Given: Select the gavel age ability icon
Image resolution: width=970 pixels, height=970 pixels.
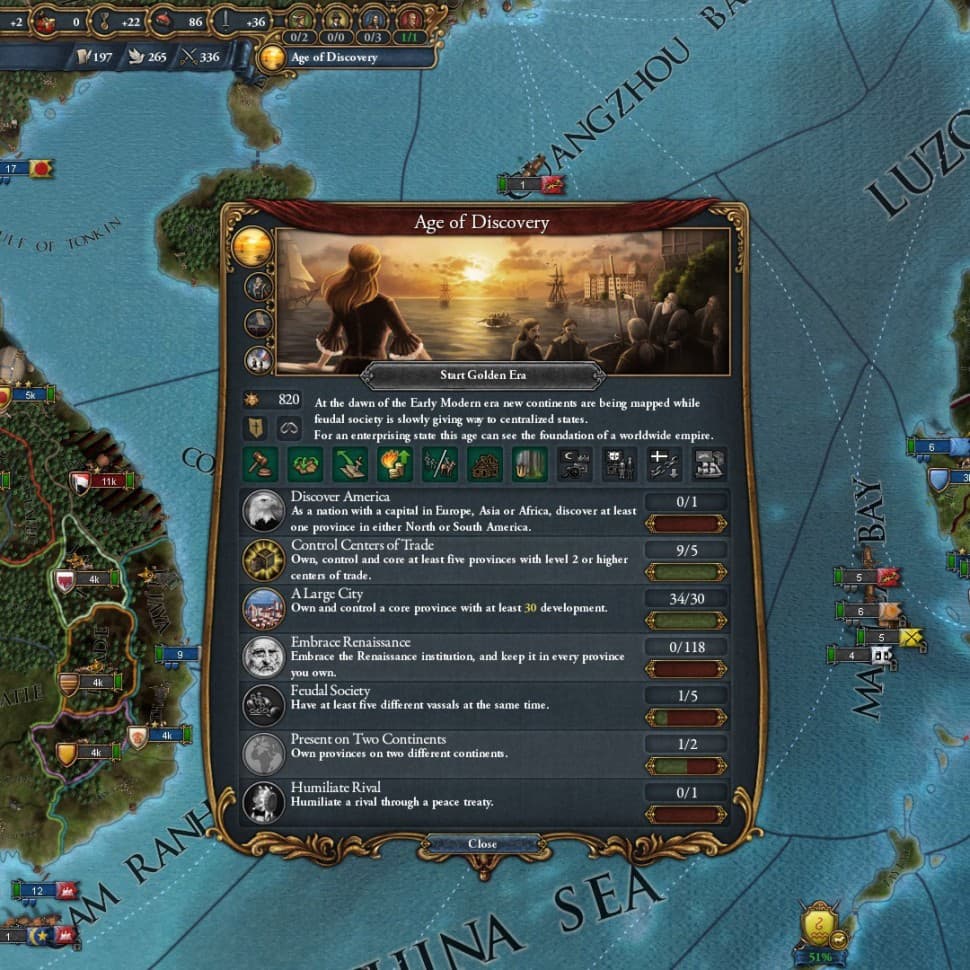Looking at the screenshot, I should point(260,463).
